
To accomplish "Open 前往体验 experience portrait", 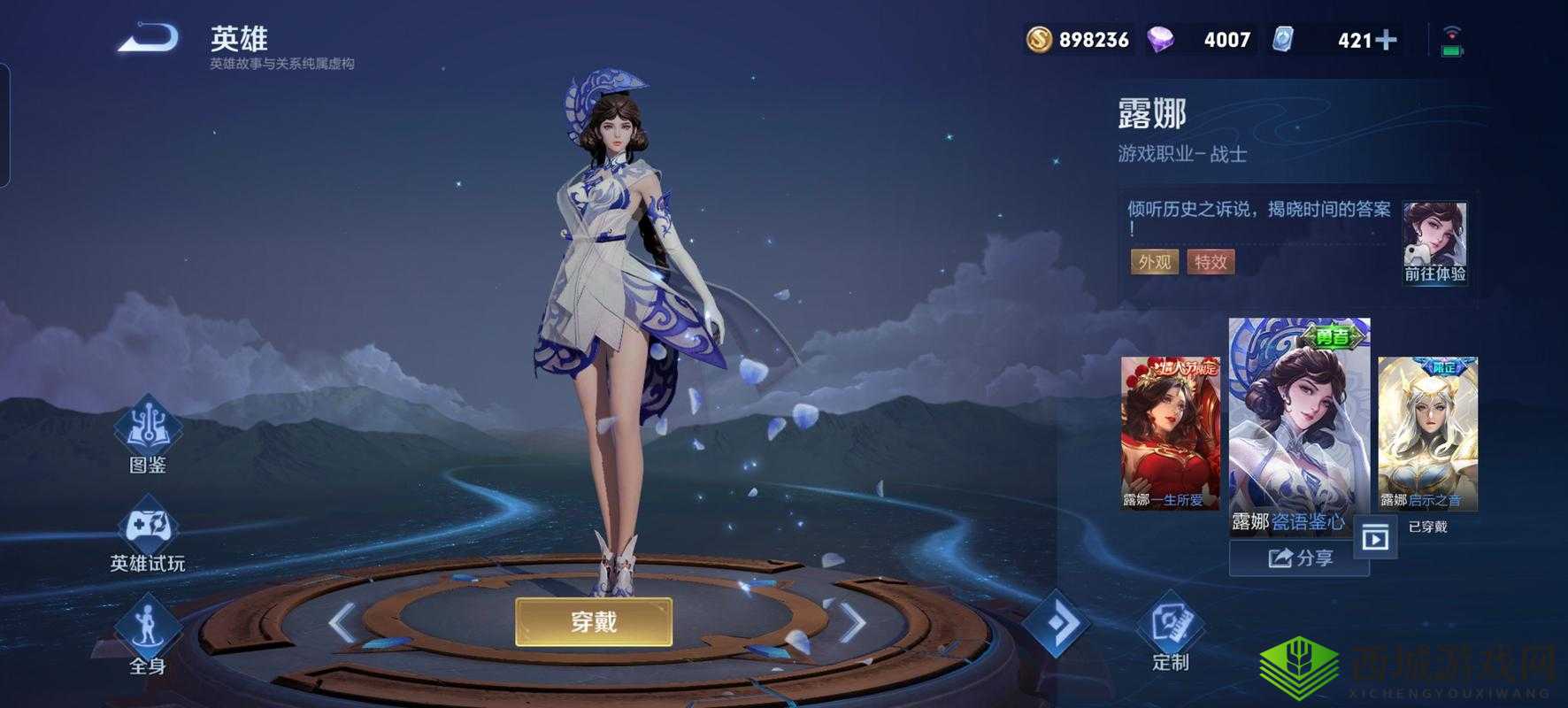I will coord(1434,242).
